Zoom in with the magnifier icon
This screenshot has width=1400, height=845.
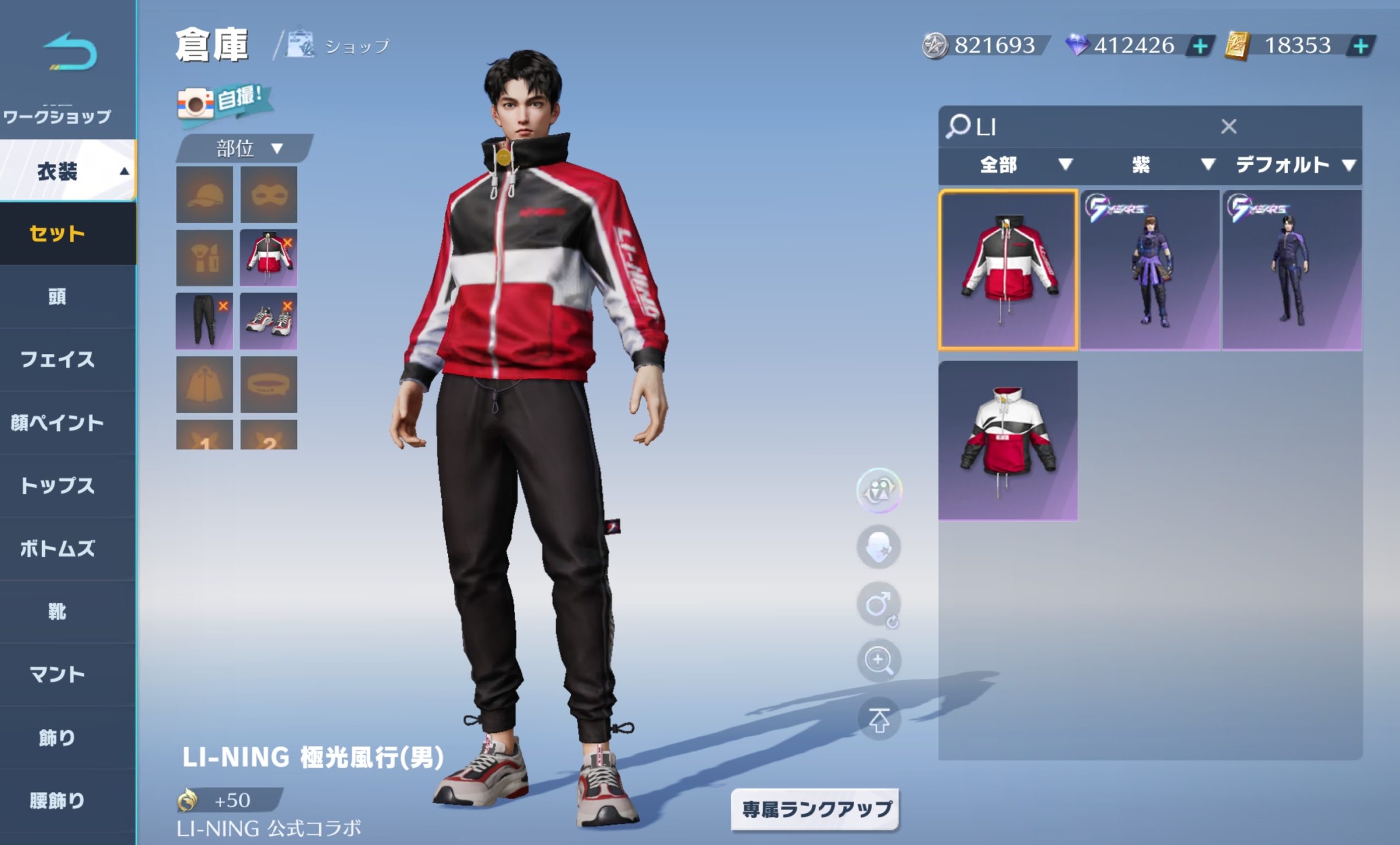tap(878, 660)
